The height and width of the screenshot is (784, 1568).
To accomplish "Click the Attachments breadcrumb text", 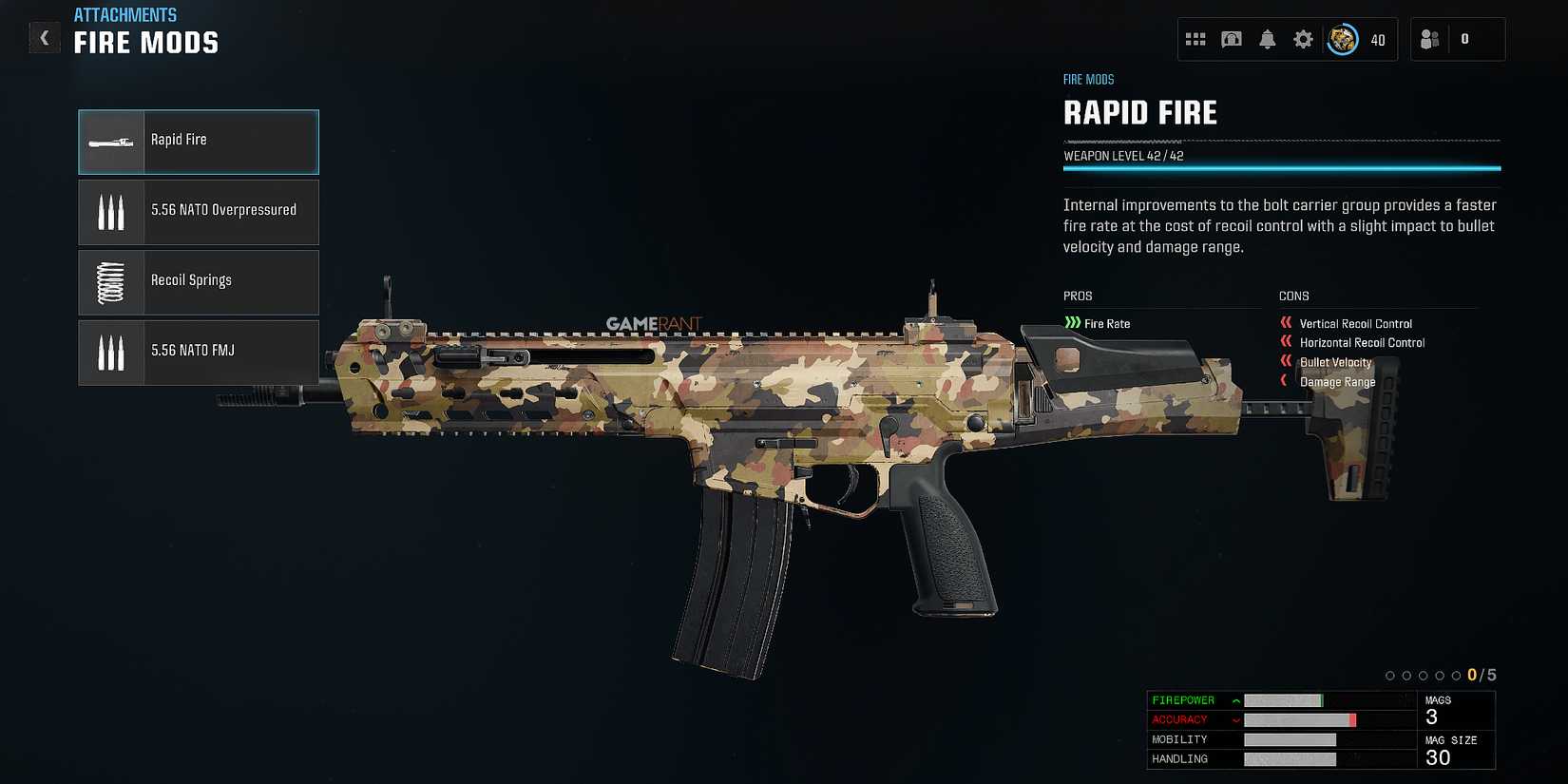I will click(125, 14).
